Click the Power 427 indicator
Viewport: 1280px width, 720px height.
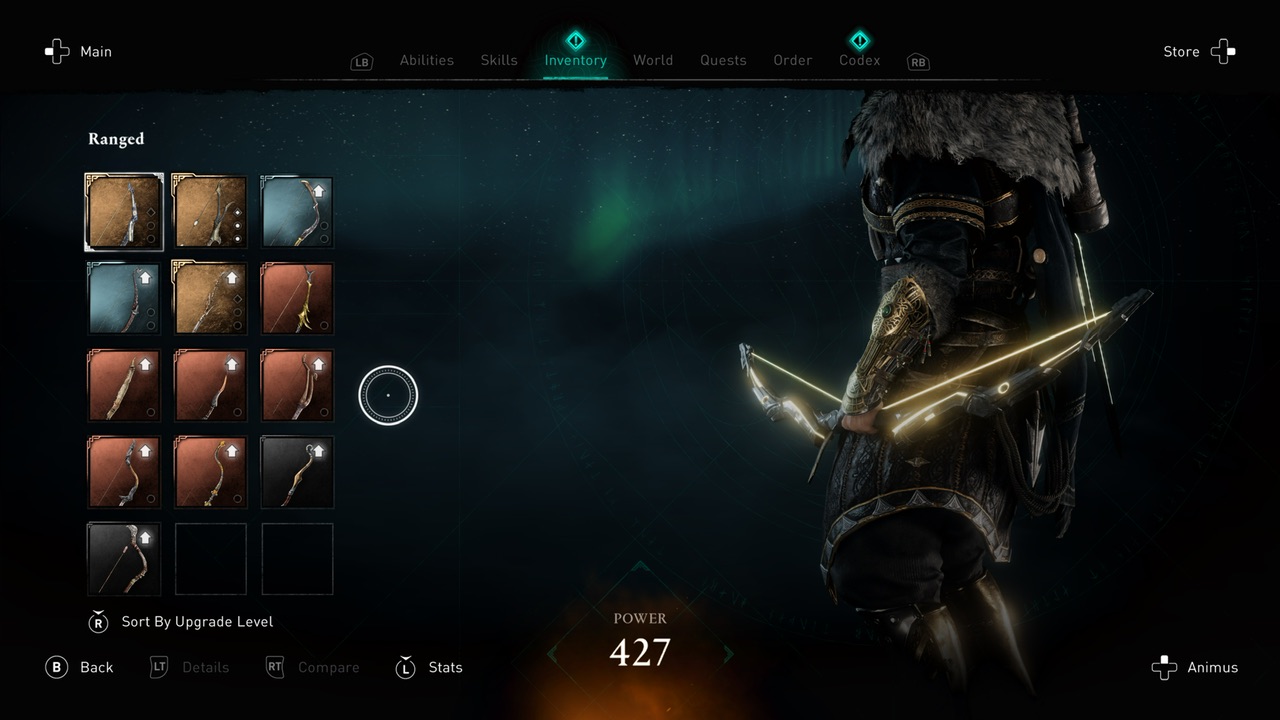coord(639,640)
